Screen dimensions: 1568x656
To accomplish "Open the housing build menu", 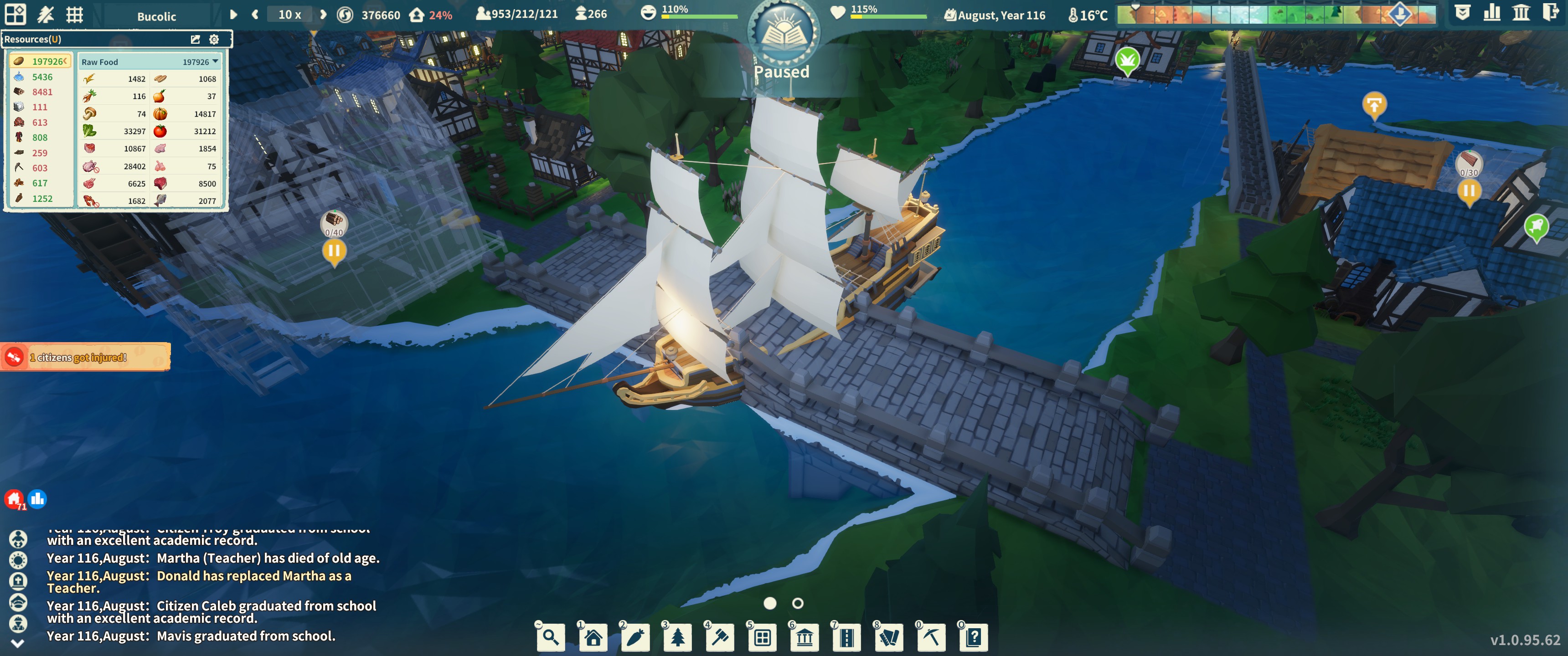I will point(593,637).
